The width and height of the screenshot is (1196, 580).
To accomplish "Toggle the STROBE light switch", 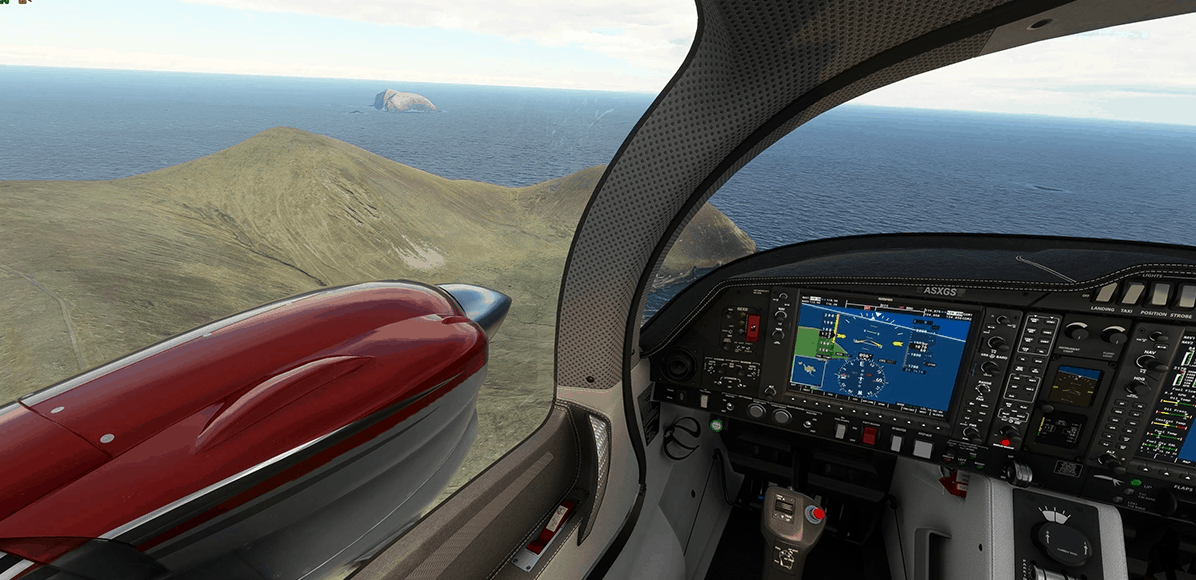I will [1186, 295].
